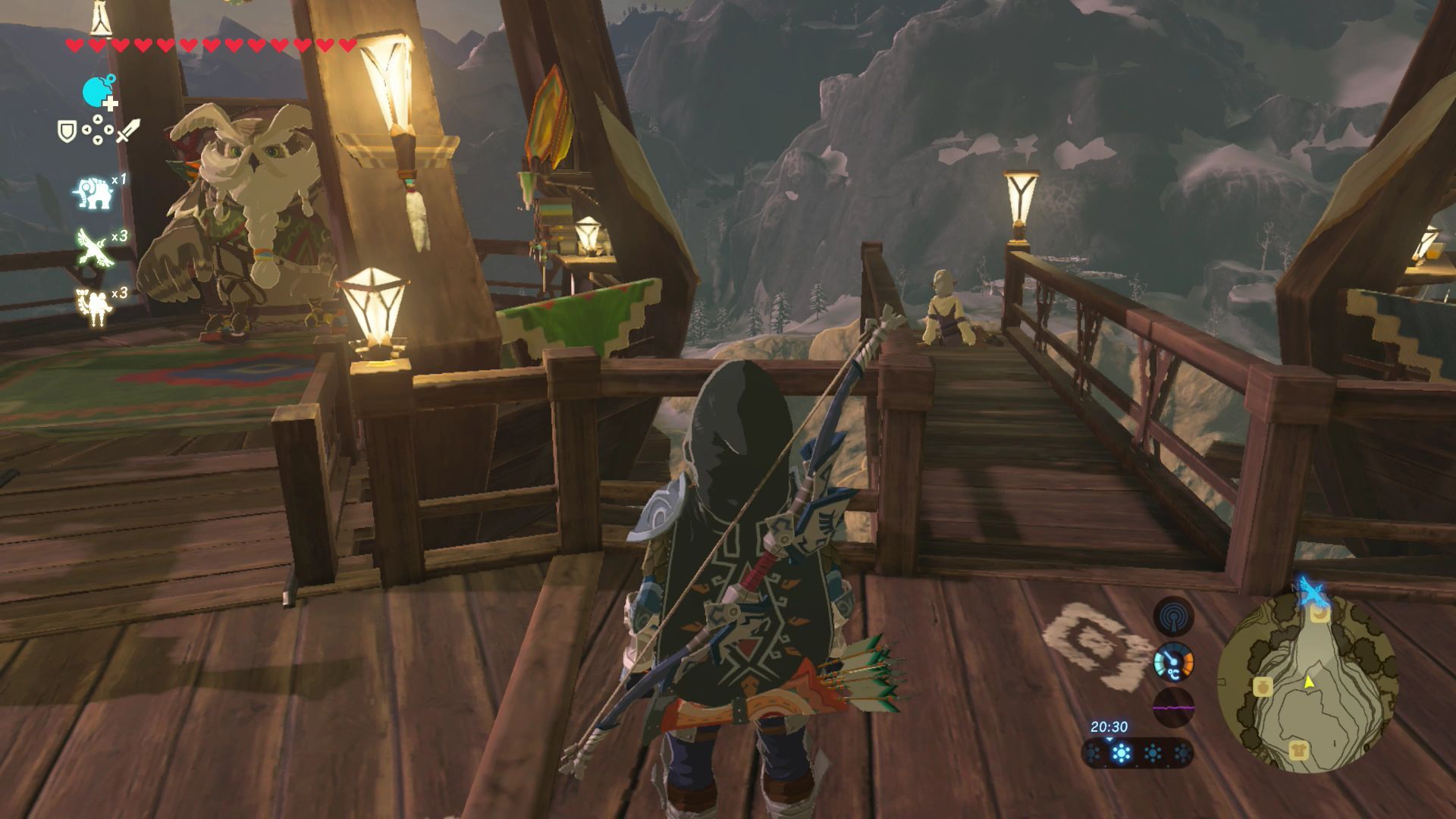Click the Sheikah Sensor signal icon

(x=1173, y=617)
